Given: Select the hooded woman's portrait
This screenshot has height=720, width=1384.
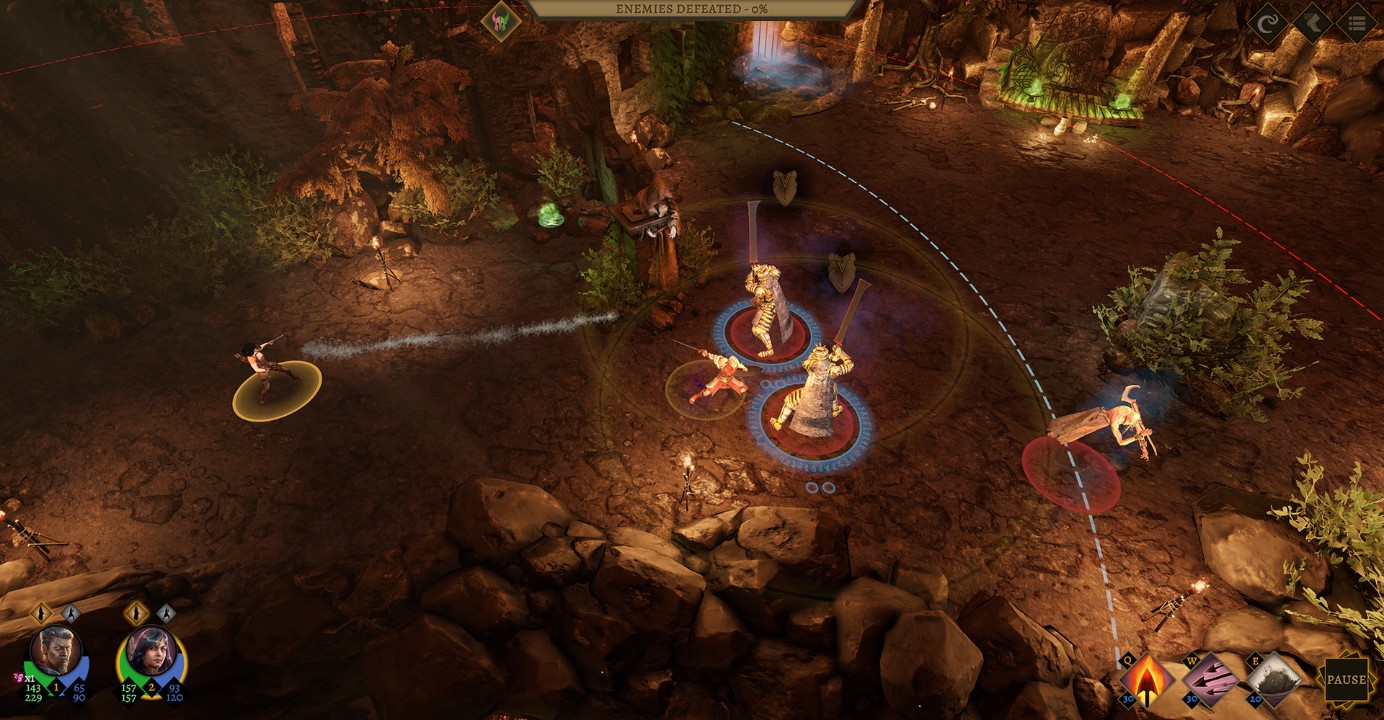Looking at the screenshot, I should click(151, 653).
